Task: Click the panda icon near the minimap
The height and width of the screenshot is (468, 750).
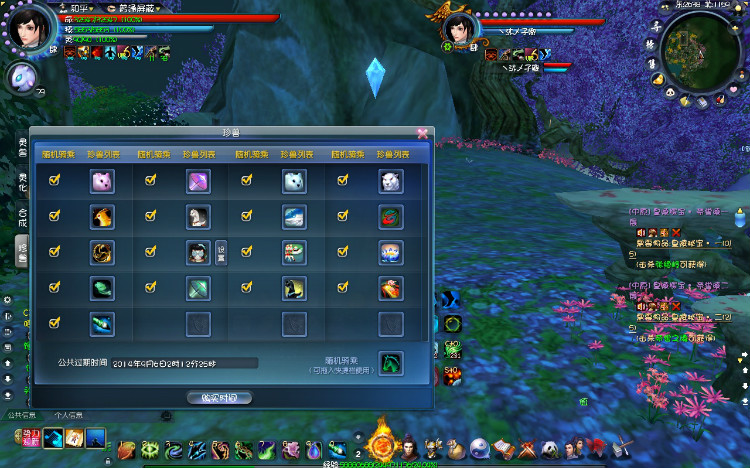Action: pos(669,92)
